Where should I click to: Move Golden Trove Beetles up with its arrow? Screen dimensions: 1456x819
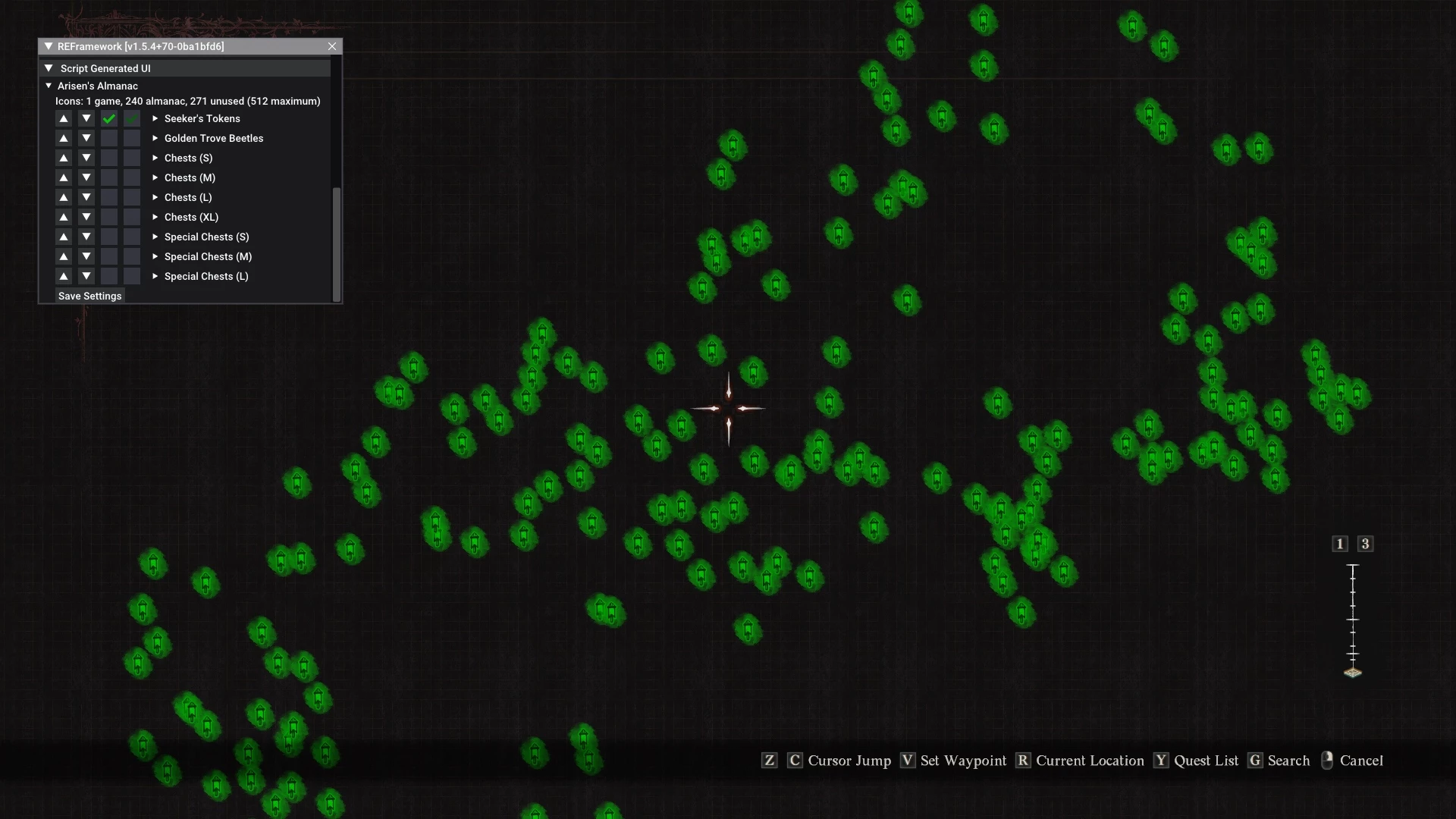(x=64, y=138)
